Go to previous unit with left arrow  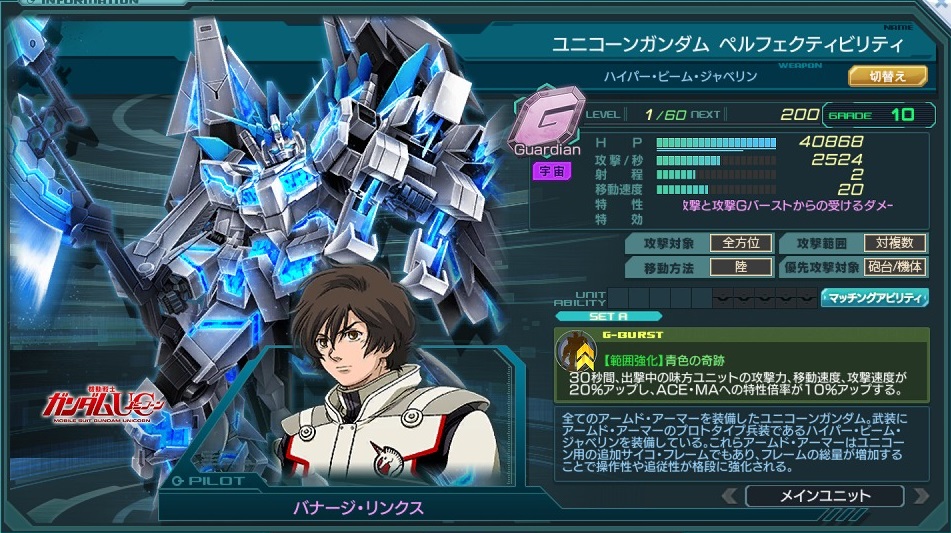tap(730, 496)
